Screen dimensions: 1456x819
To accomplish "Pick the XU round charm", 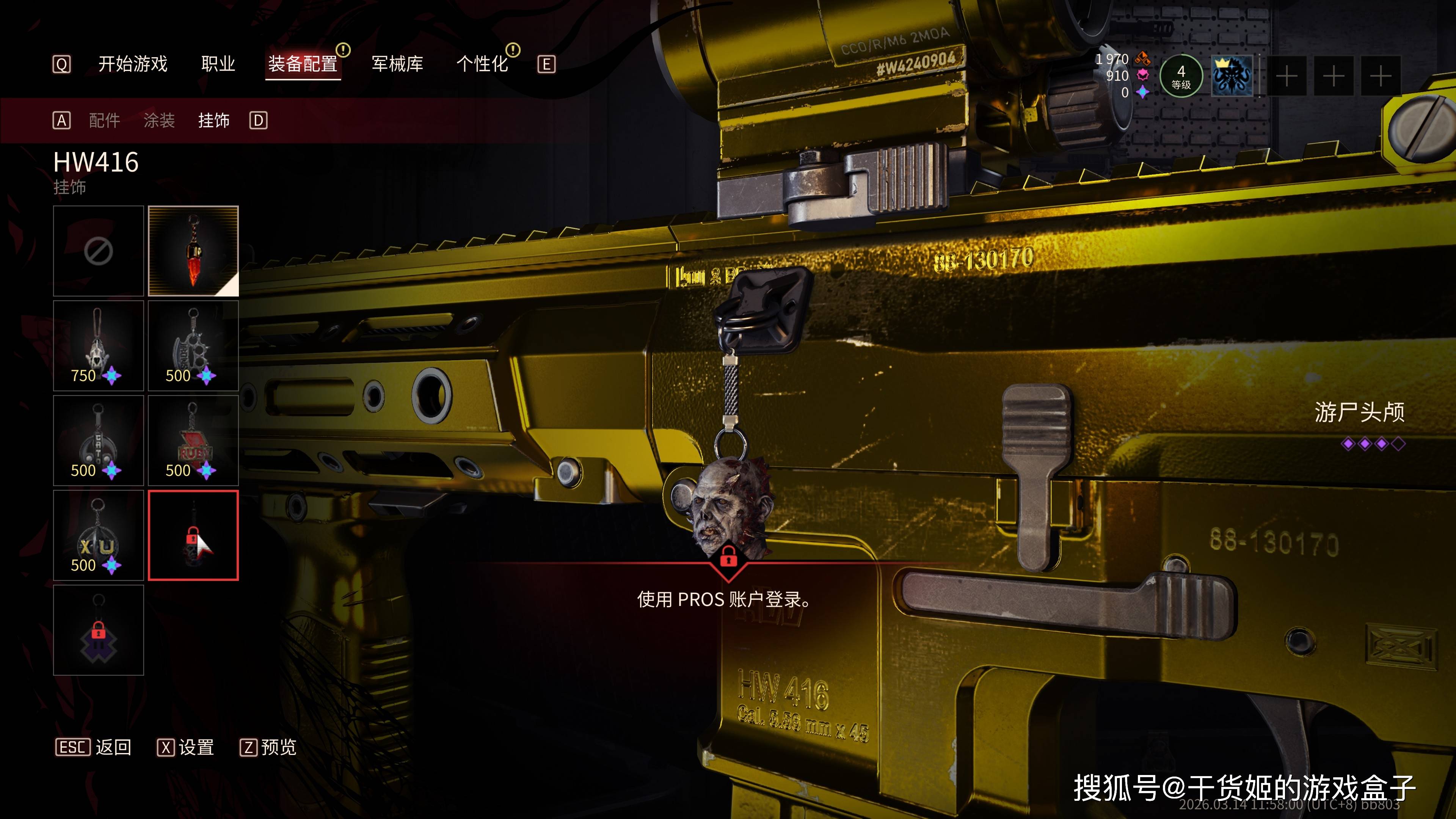I will tap(98, 535).
